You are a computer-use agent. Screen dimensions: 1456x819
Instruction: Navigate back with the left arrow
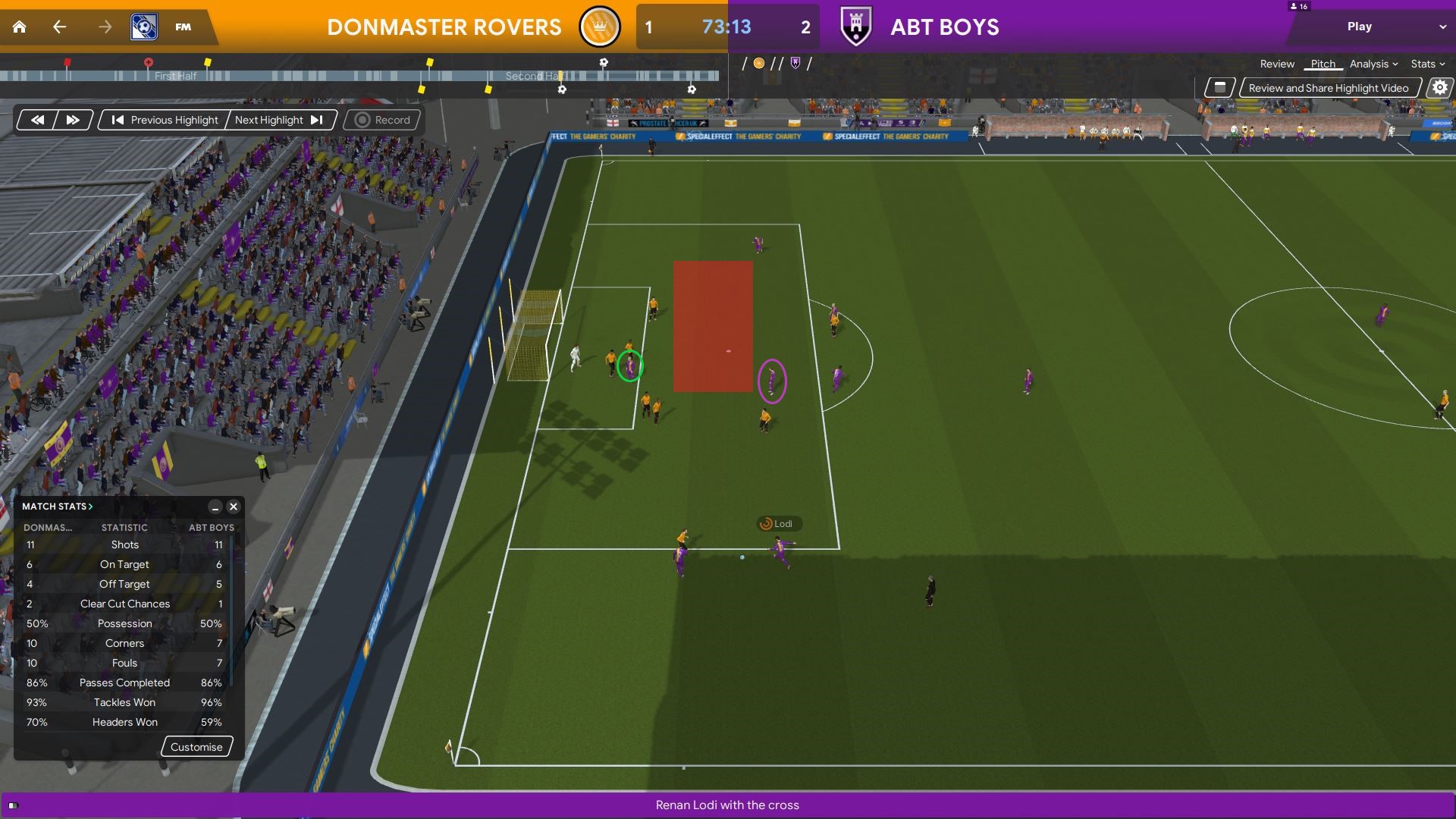tap(59, 27)
